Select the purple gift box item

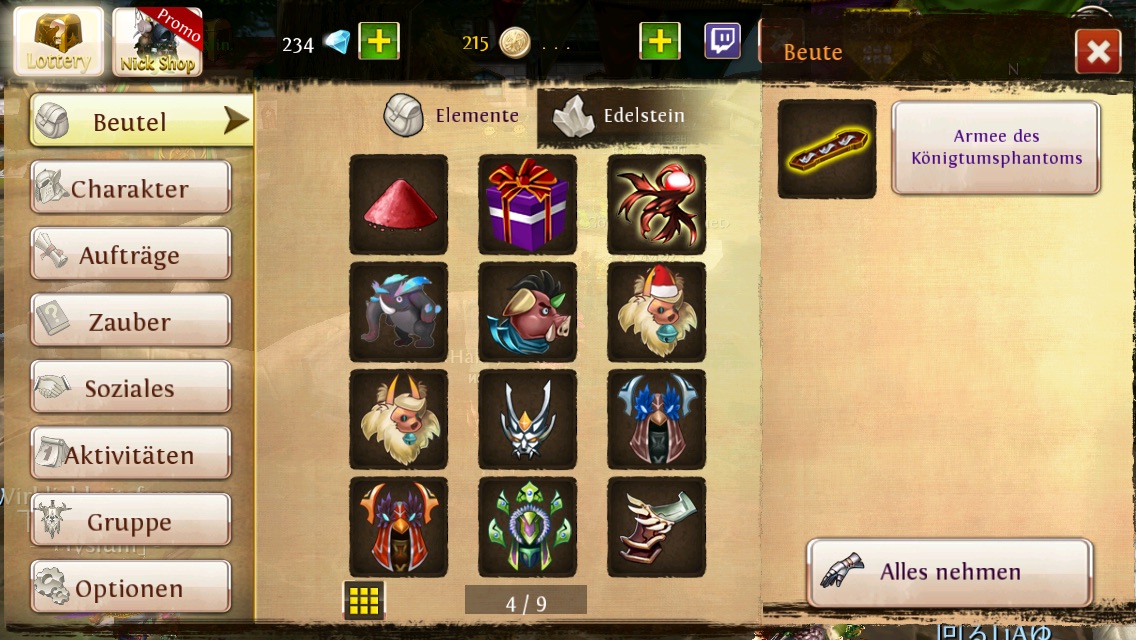(527, 204)
